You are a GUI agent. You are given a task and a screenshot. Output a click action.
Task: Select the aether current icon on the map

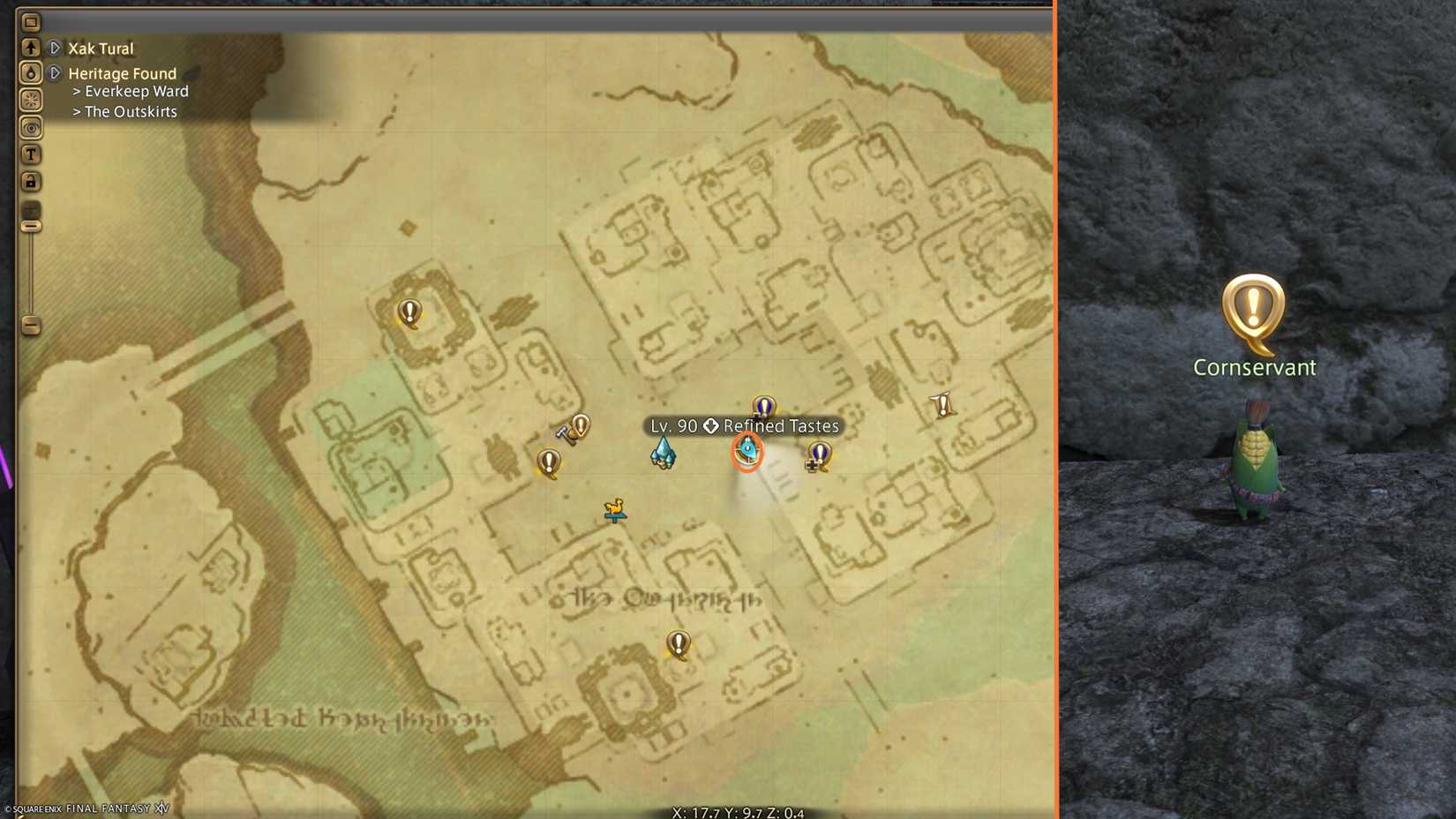pos(662,450)
